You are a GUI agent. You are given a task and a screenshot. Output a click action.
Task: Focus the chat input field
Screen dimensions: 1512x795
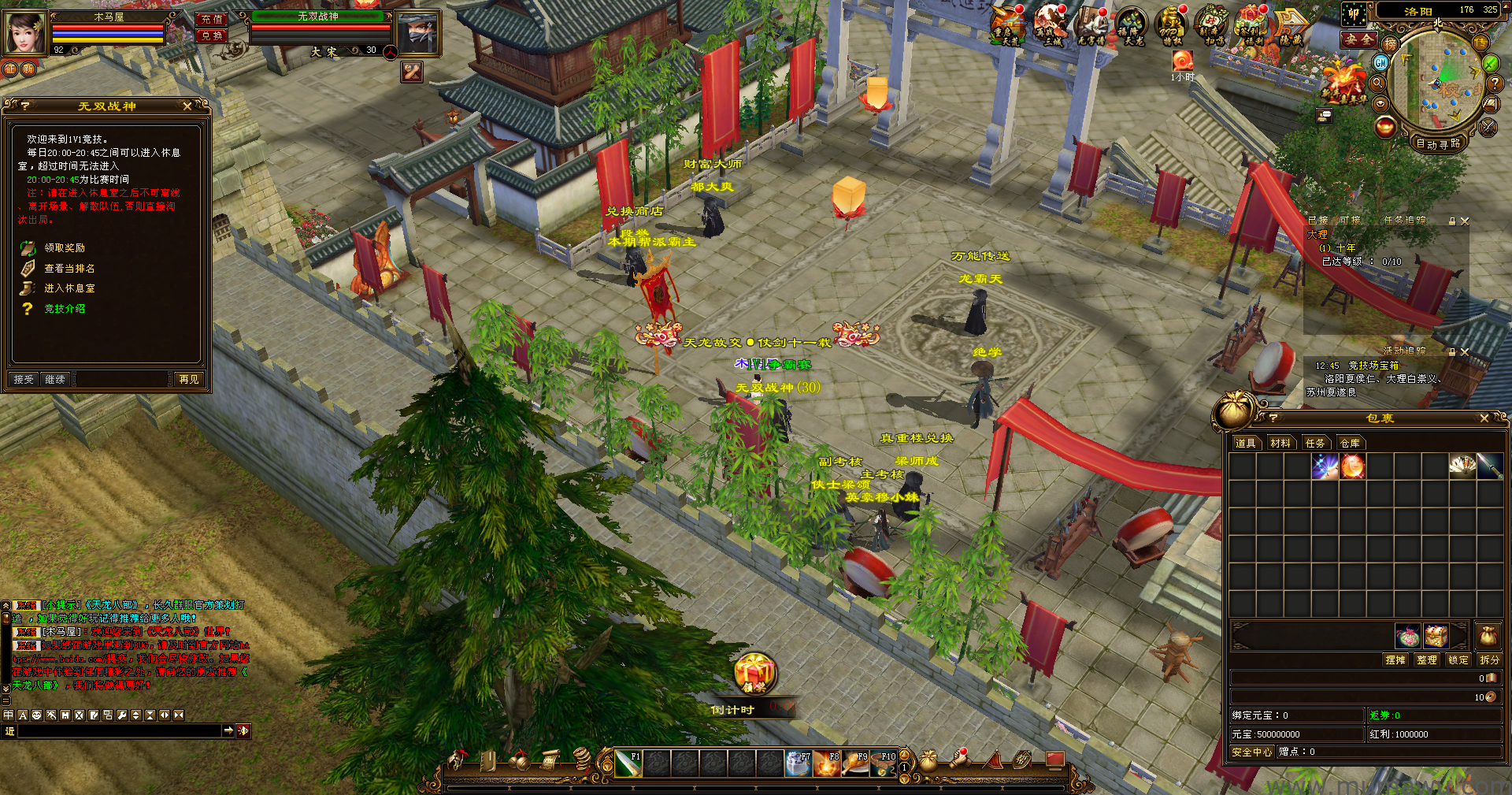118,731
